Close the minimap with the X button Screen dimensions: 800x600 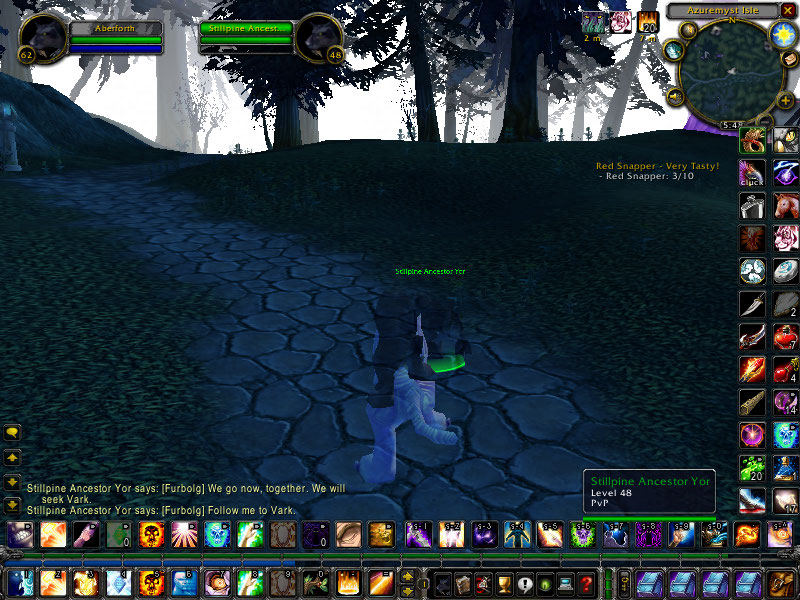pyautogui.click(x=788, y=11)
